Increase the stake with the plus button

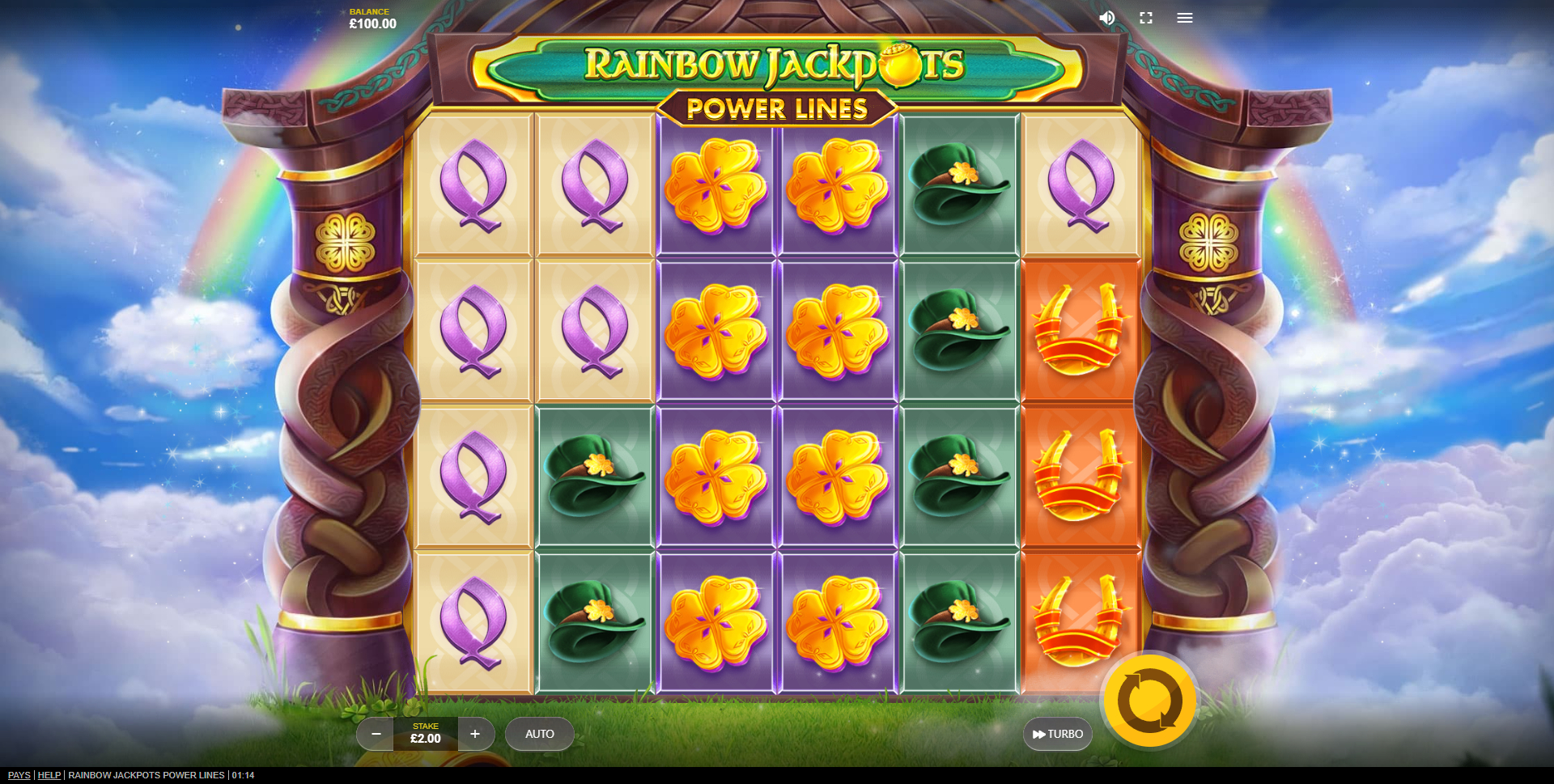(x=475, y=734)
